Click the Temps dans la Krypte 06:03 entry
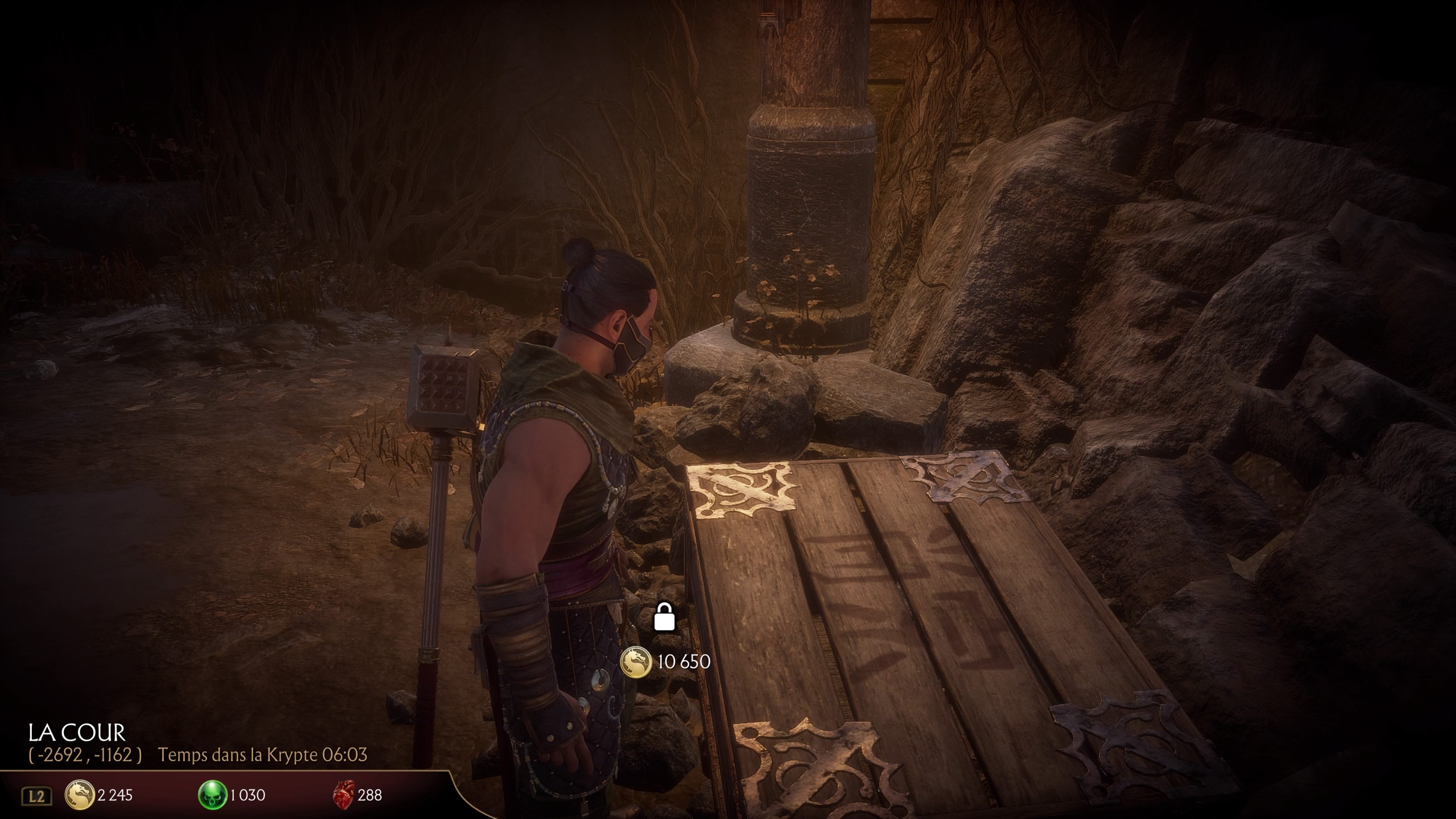The height and width of the screenshot is (819, 1456). point(264,756)
